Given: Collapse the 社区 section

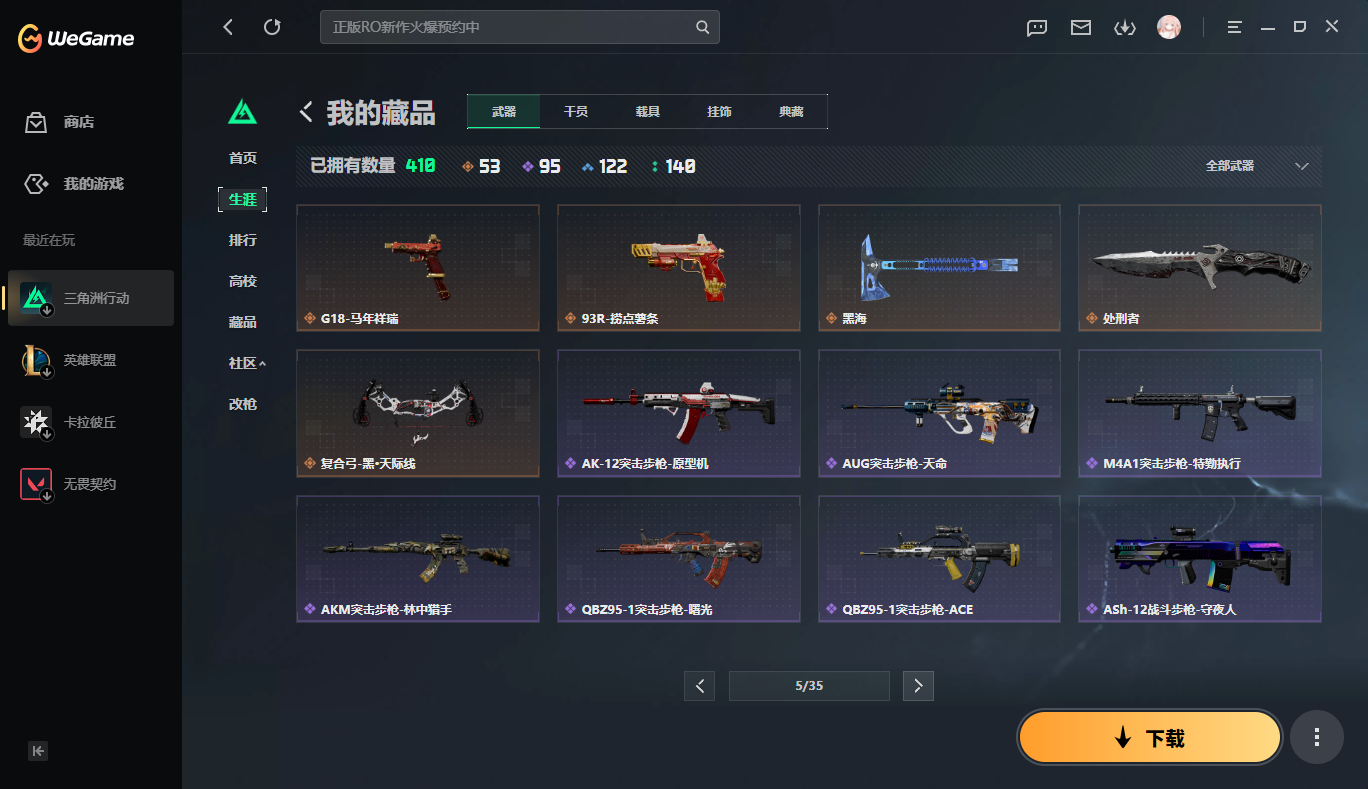Looking at the screenshot, I should pos(243,362).
